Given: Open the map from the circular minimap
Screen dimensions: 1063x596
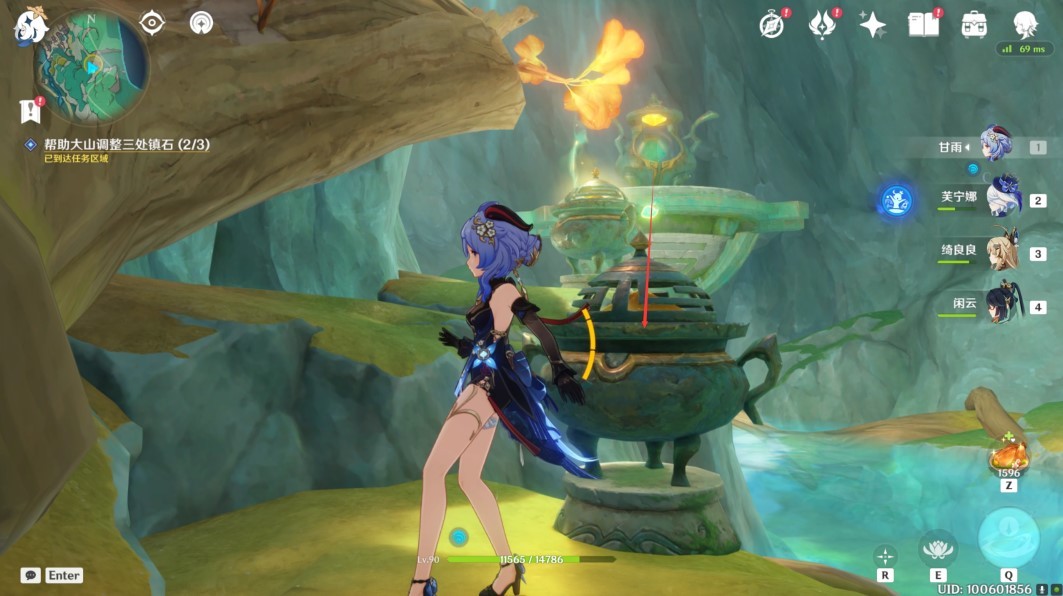Looking at the screenshot, I should [90, 66].
